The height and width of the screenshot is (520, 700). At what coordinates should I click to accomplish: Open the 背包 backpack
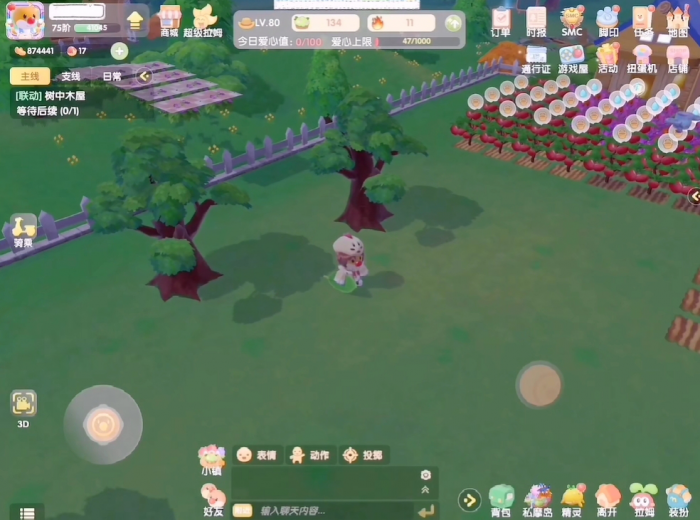[x=501, y=499]
